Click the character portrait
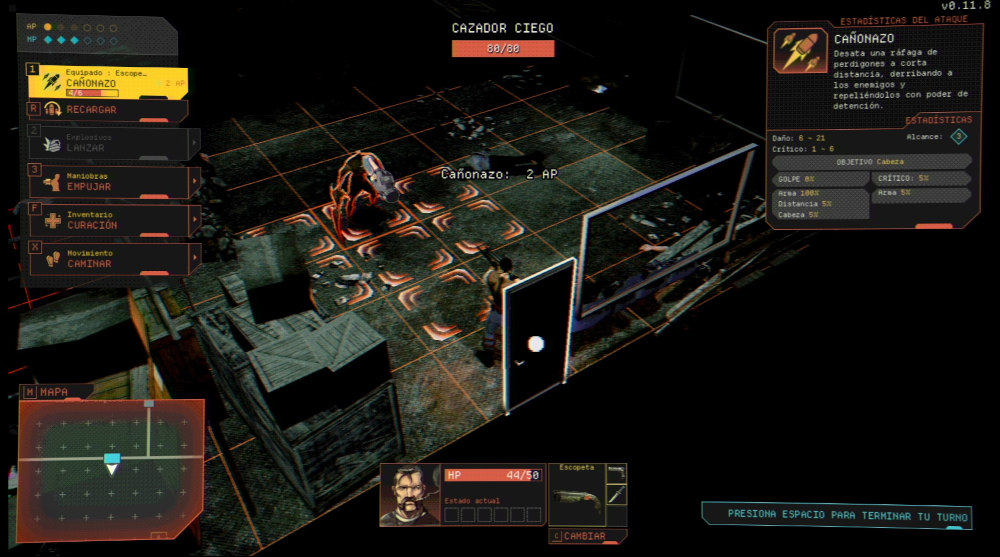Image resolution: width=1000 pixels, height=557 pixels. 410,495
